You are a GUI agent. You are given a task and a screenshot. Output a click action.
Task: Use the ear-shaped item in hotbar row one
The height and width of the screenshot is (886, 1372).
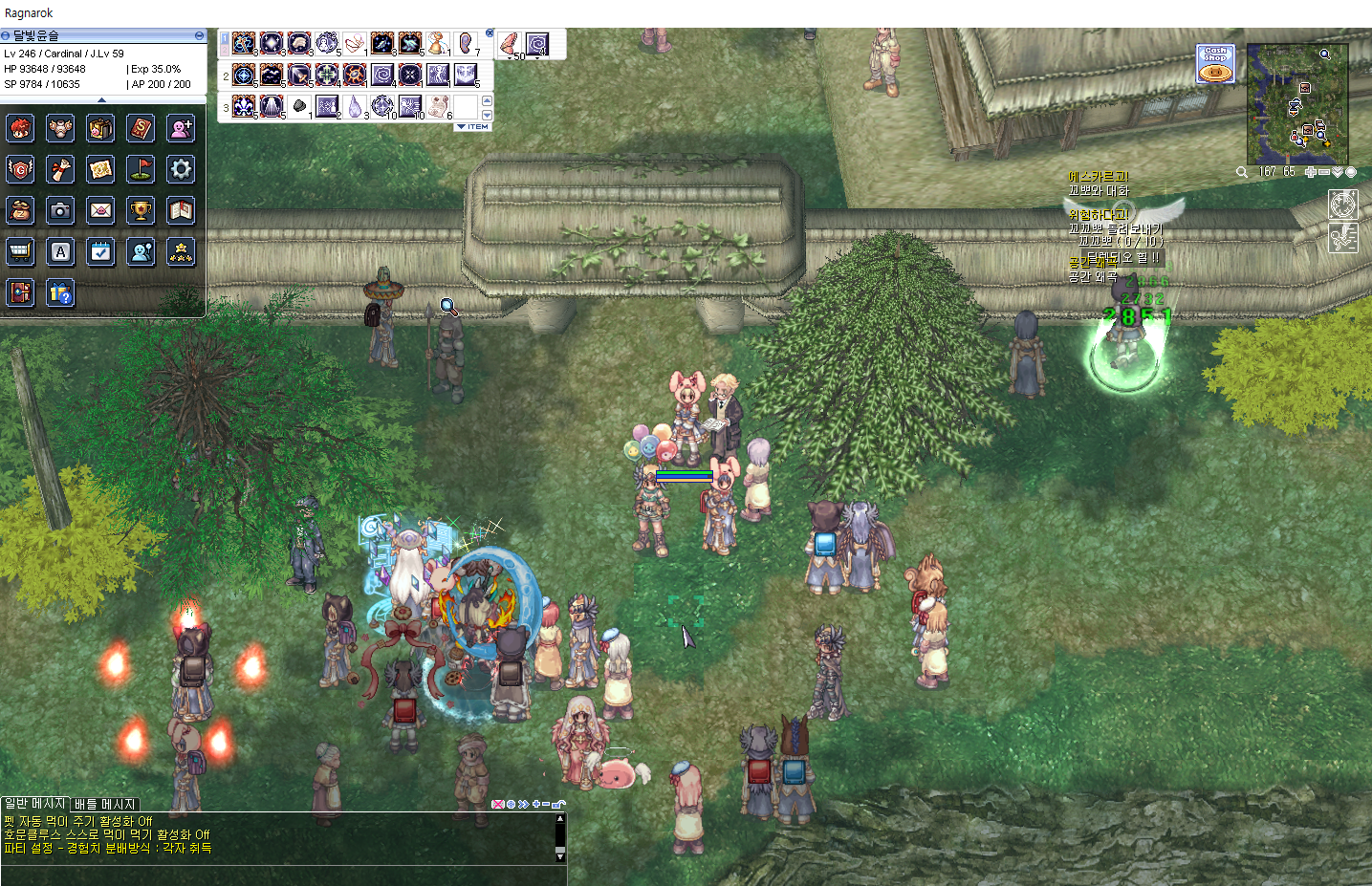(466, 44)
